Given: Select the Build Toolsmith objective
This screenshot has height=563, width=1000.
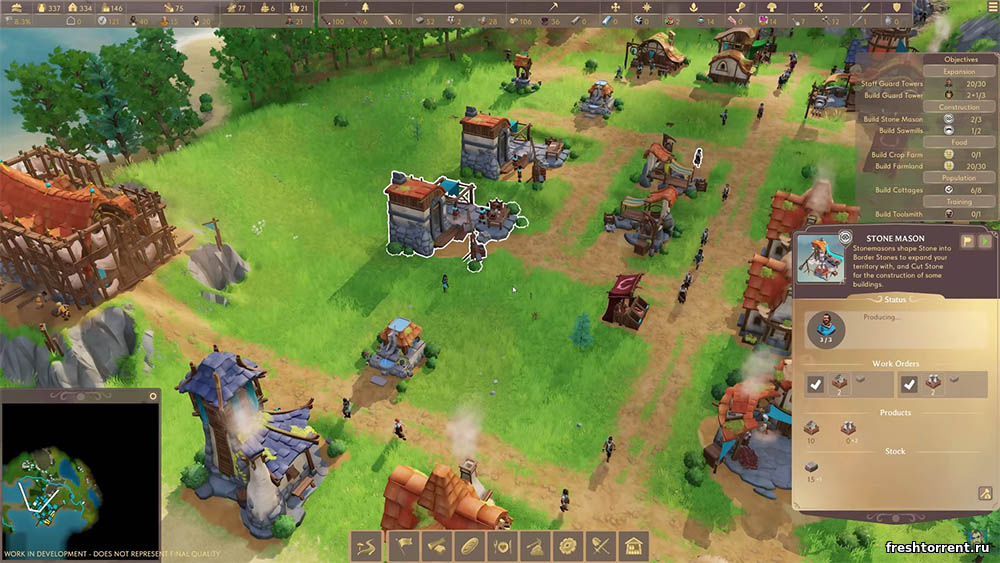Looking at the screenshot, I should point(896,214).
